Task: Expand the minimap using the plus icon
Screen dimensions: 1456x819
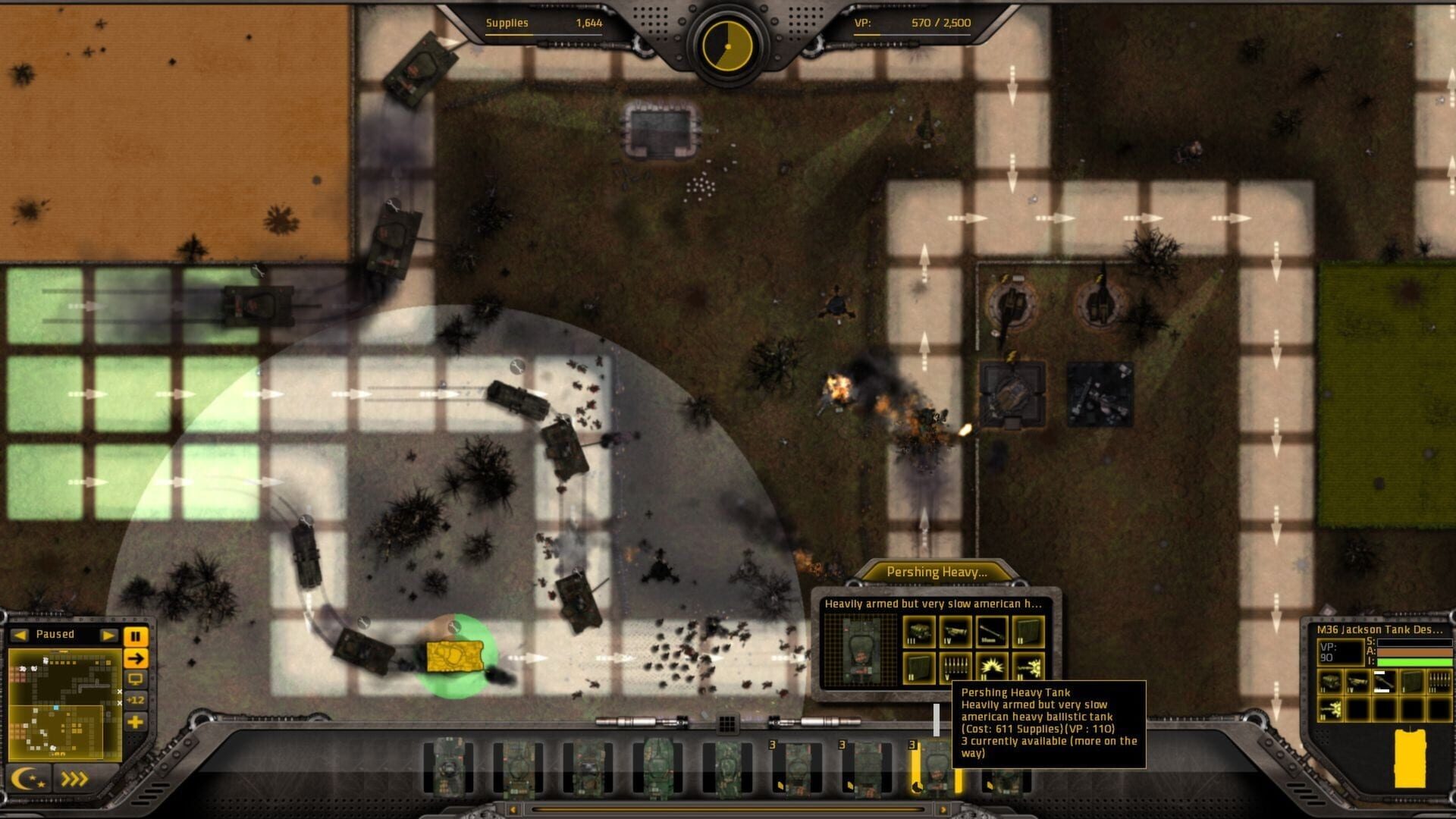Action: (x=136, y=721)
